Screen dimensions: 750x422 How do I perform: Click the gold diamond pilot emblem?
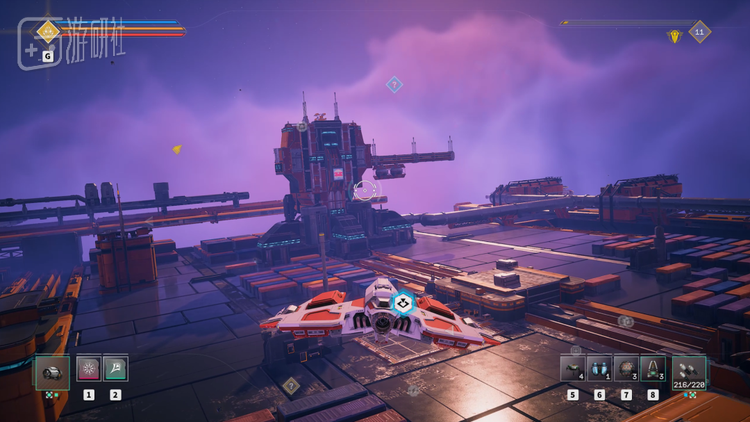[47, 31]
